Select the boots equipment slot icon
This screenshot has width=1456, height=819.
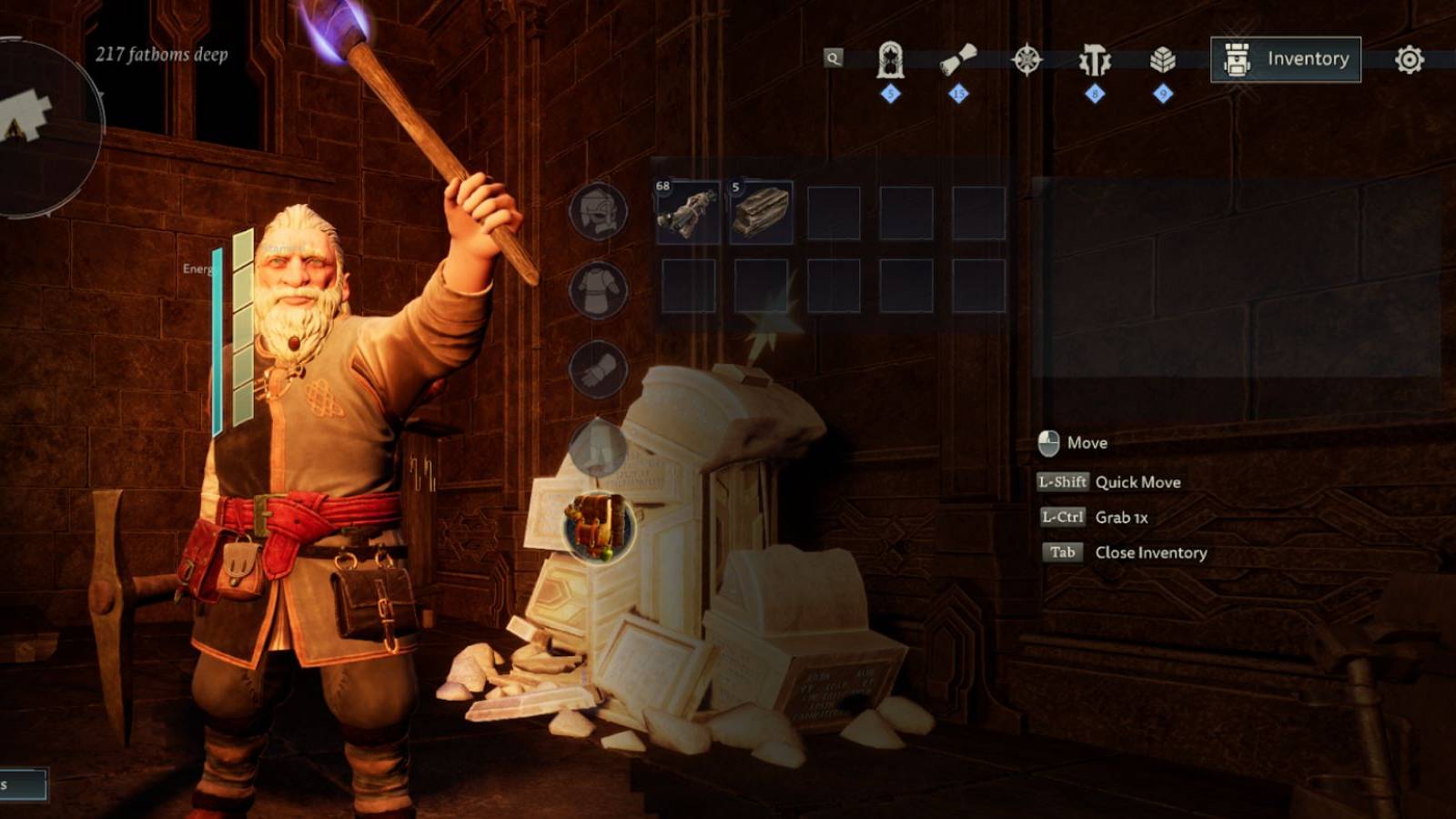coord(600,446)
